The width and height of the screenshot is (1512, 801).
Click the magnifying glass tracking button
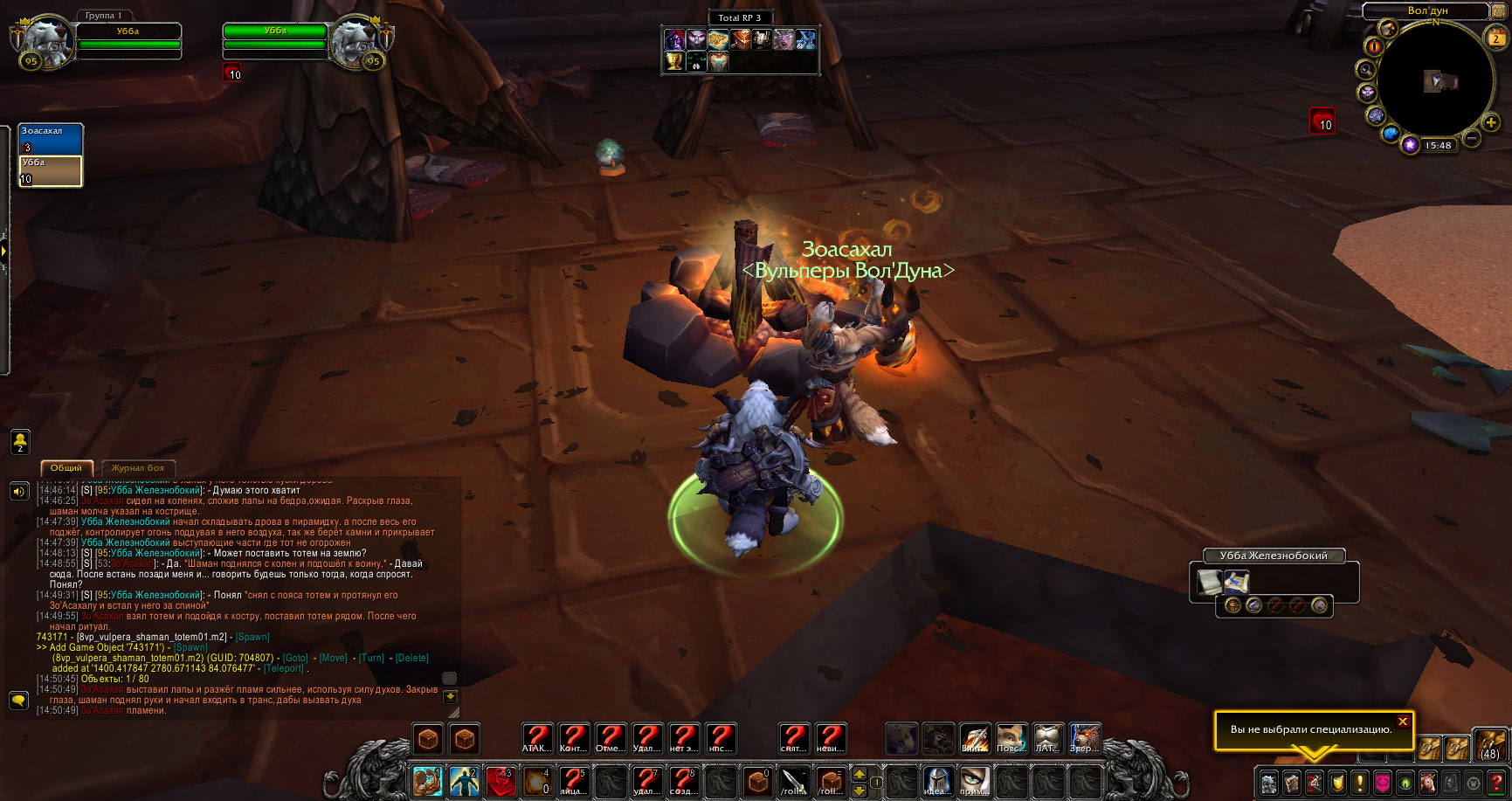[x=1364, y=69]
